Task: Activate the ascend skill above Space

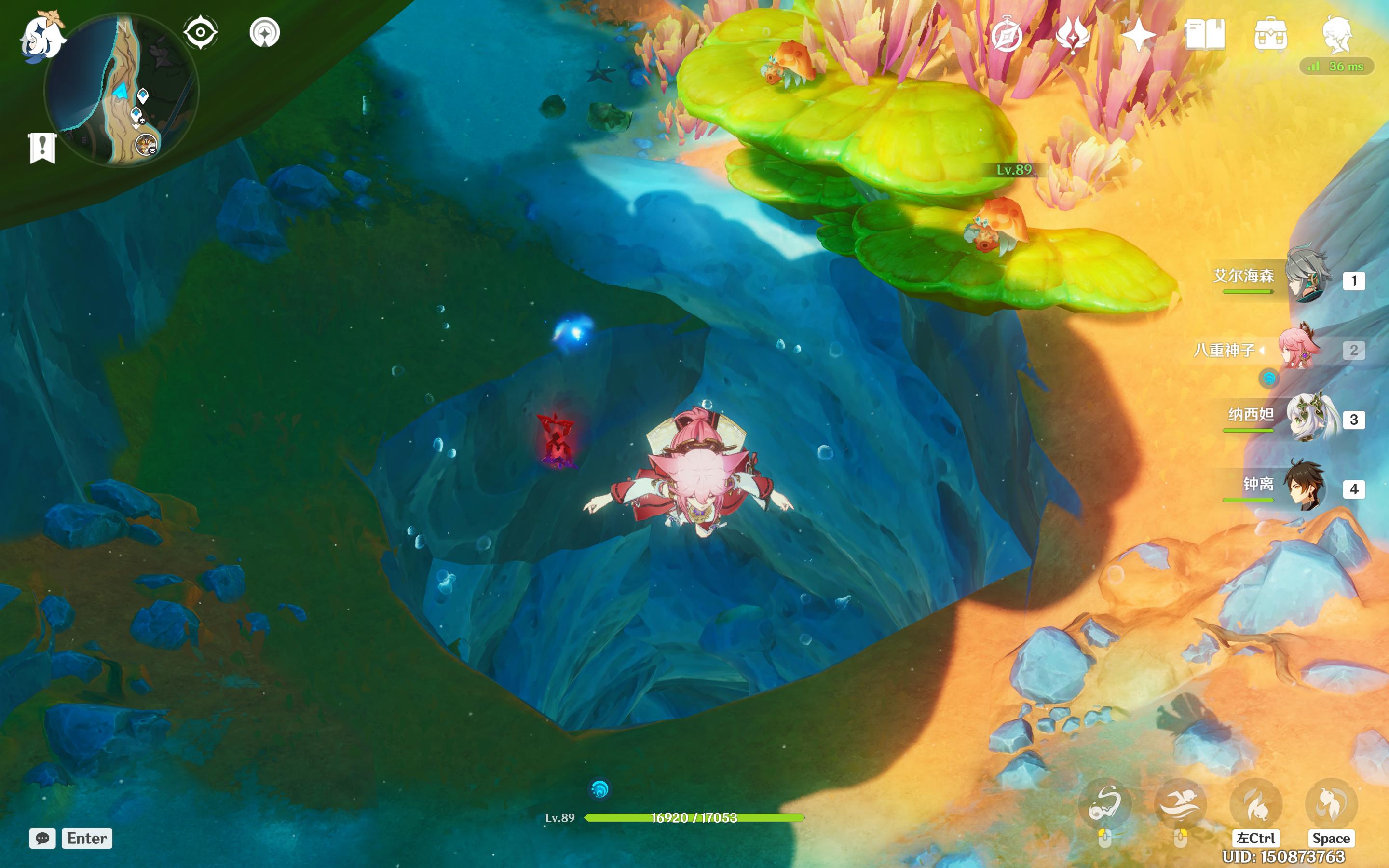Action: 1331,803
